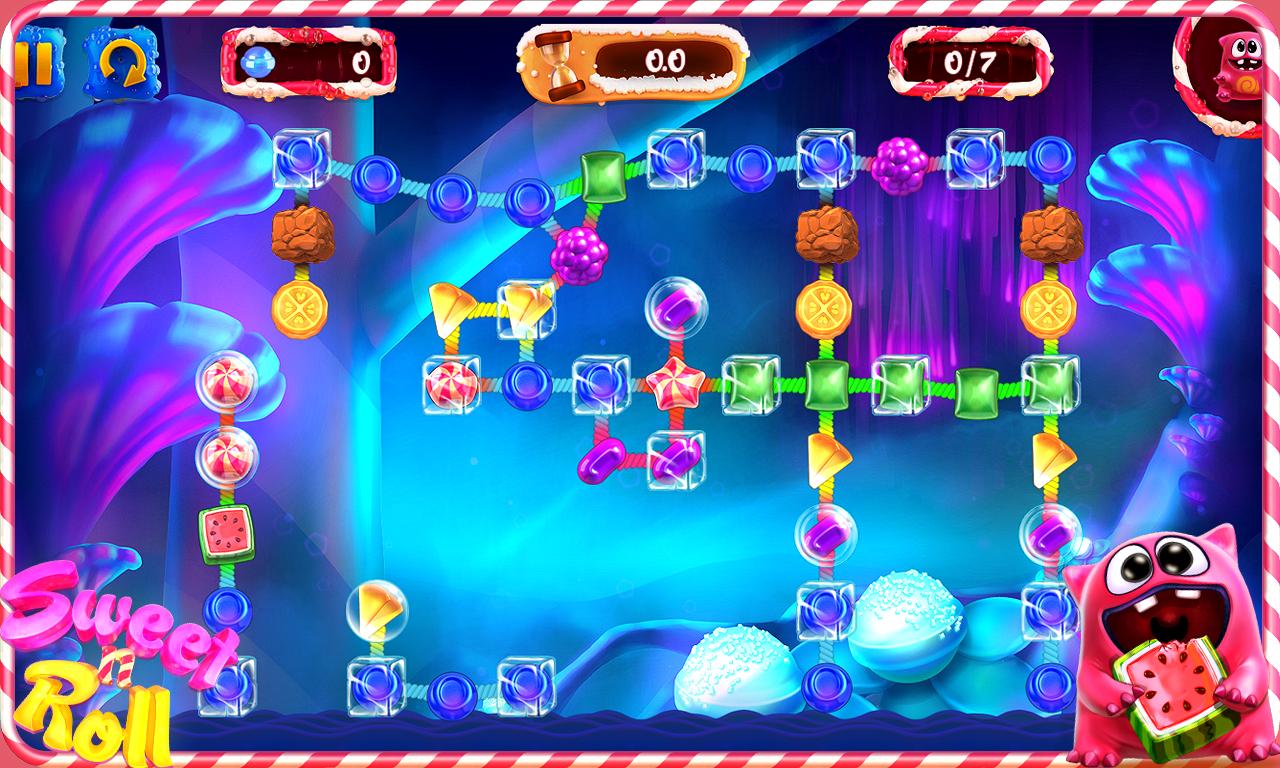Pick the yellow wedge candy inside a bubble
The height and width of the screenshot is (768, 1280).
376,606
